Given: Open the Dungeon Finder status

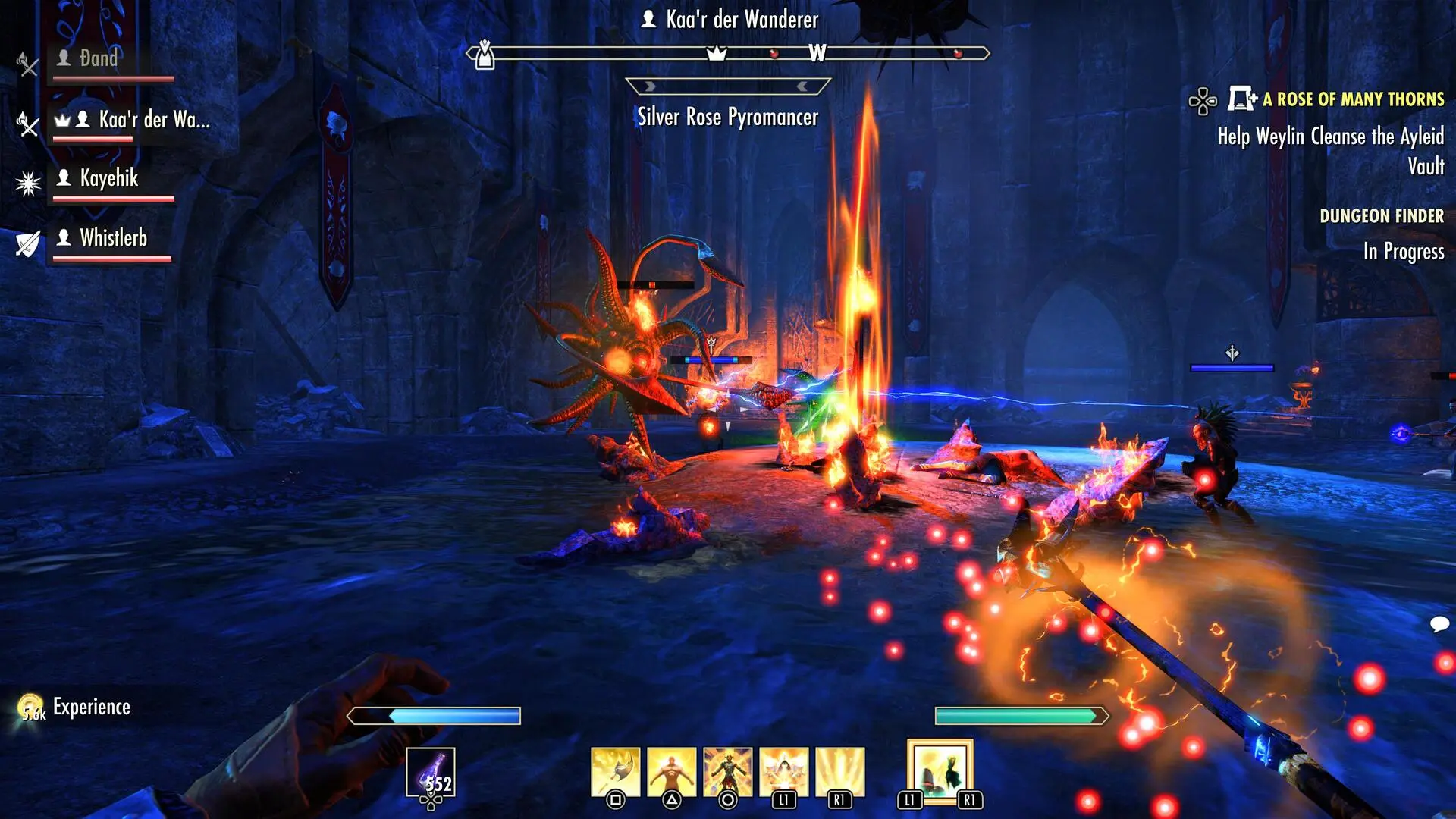Looking at the screenshot, I should click(1381, 216).
